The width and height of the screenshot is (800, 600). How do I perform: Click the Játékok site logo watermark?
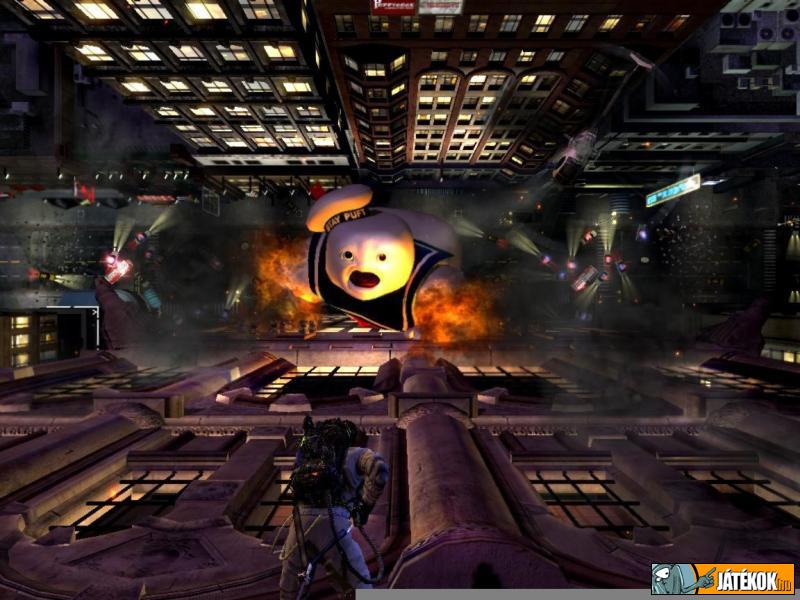click(x=722, y=579)
